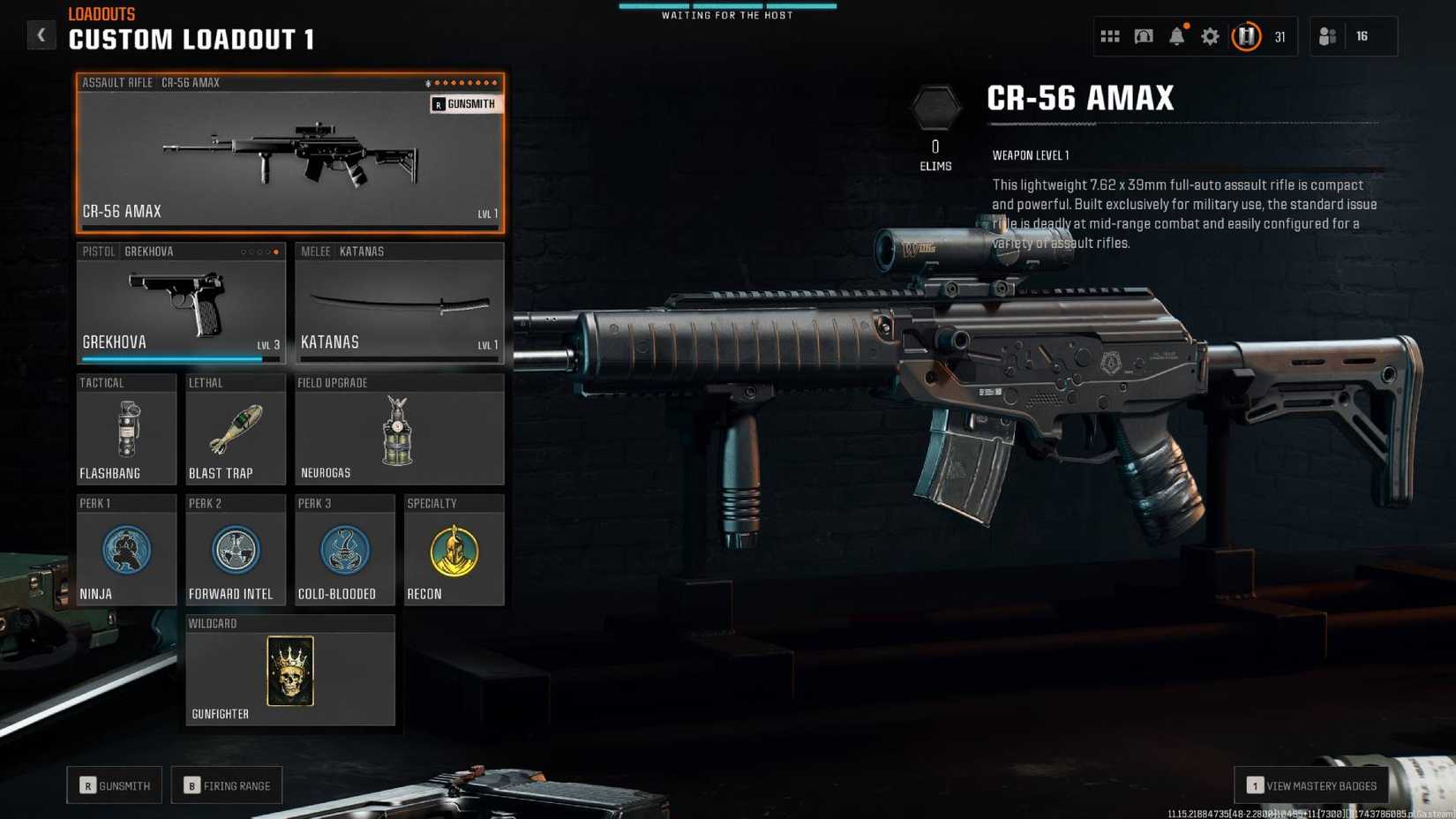1456x819 pixels.
Task: Go back using the arrow button
Action: tap(41, 34)
